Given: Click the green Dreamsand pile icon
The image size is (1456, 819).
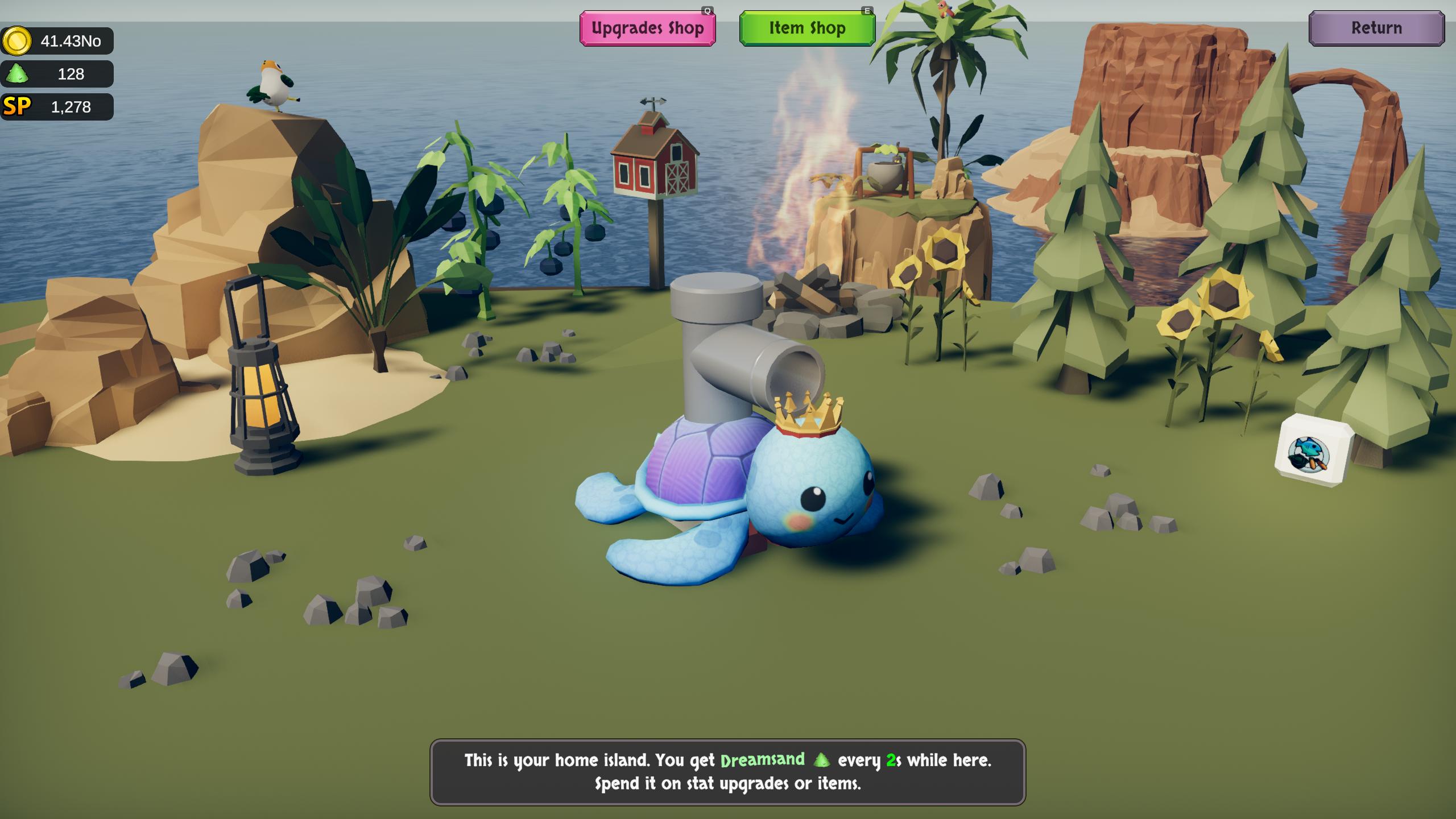Looking at the screenshot, I should 18,73.
